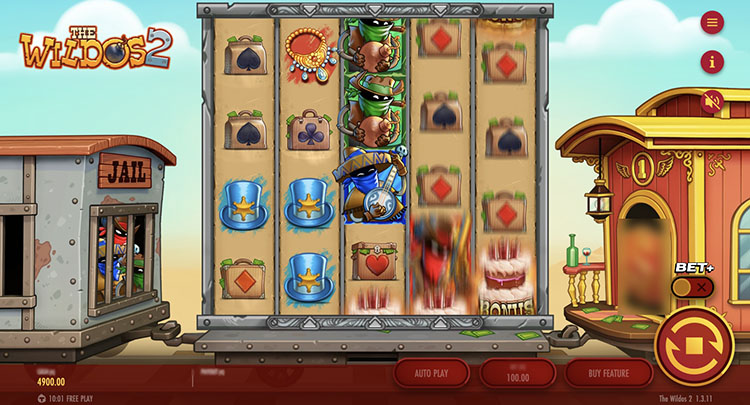Change the 100.00 bet amount
The image size is (750, 405).
coord(518,373)
